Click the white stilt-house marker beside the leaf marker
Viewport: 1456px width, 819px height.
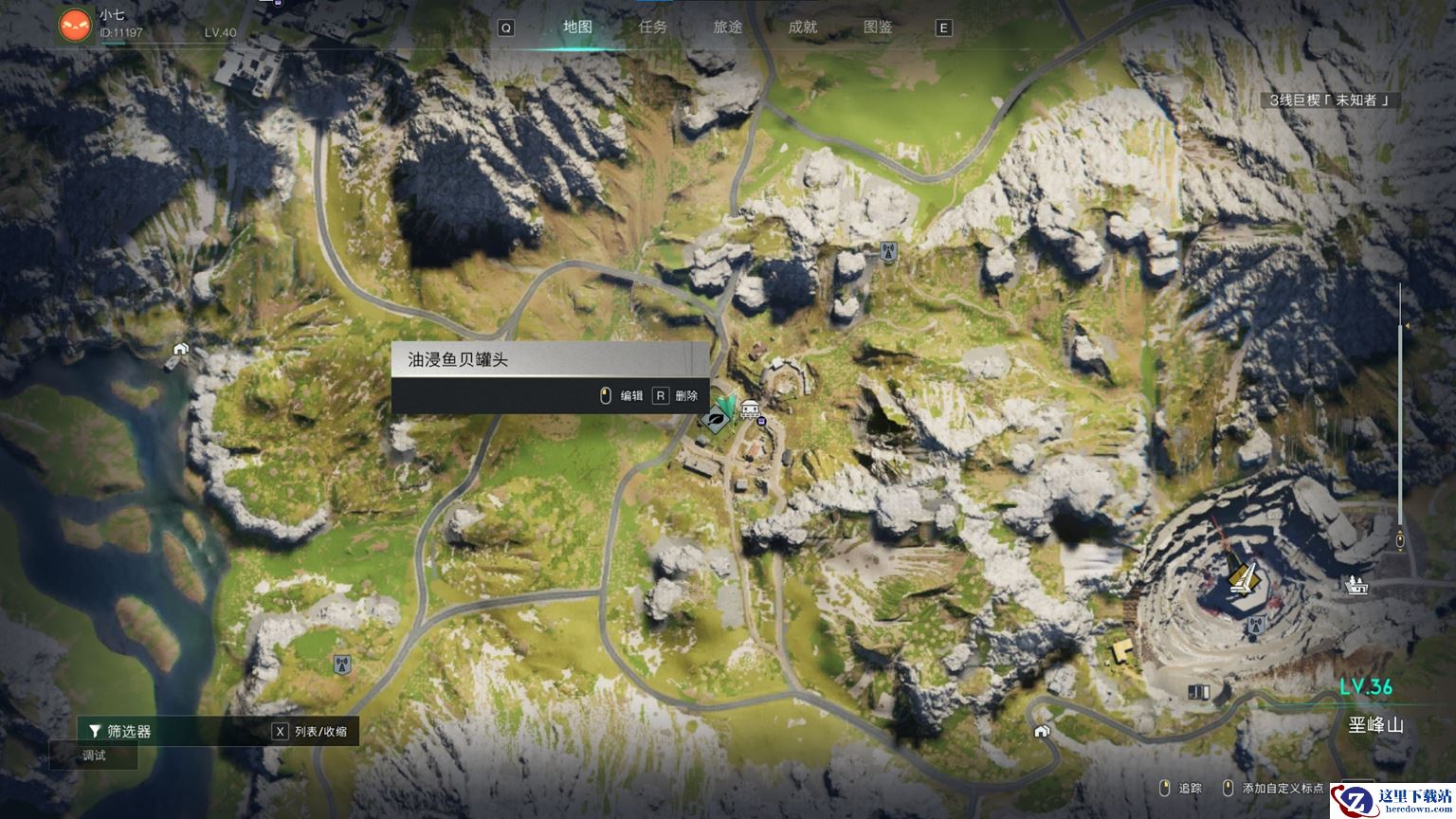(x=750, y=409)
